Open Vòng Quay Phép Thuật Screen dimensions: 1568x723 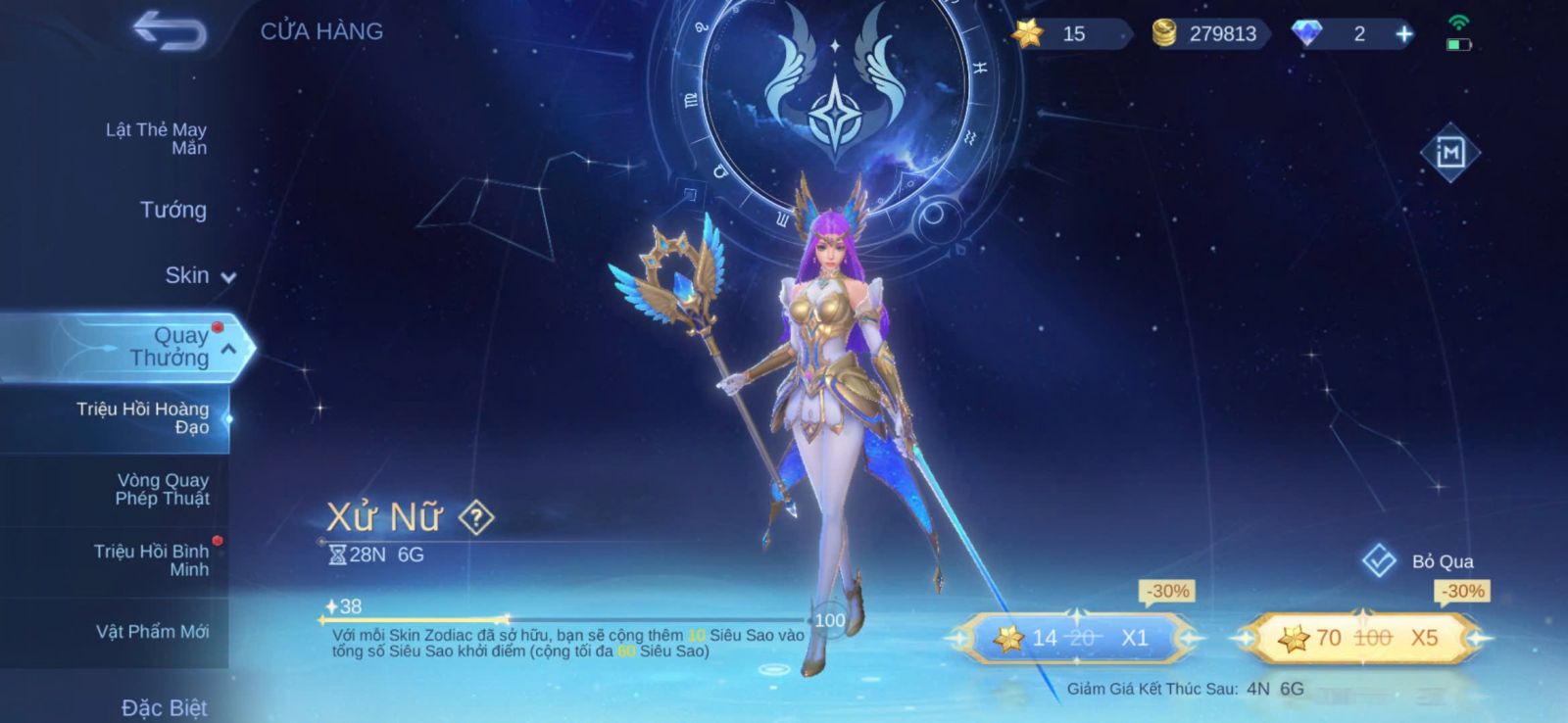point(163,489)
